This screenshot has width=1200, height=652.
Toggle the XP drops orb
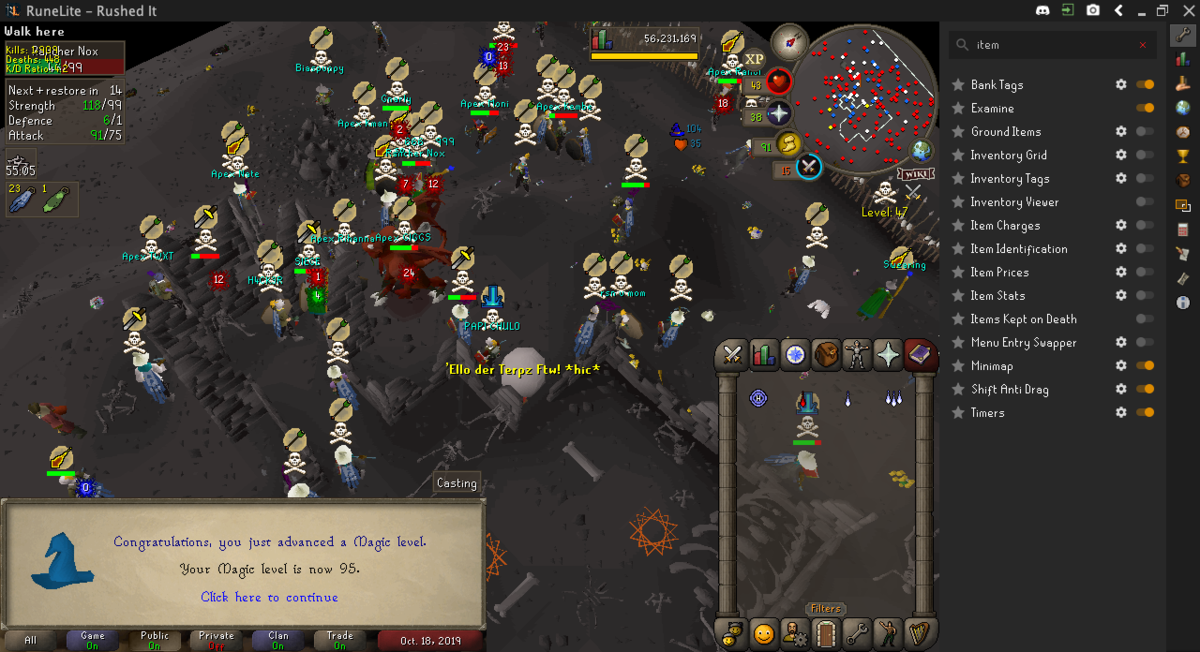pos(754,59)
